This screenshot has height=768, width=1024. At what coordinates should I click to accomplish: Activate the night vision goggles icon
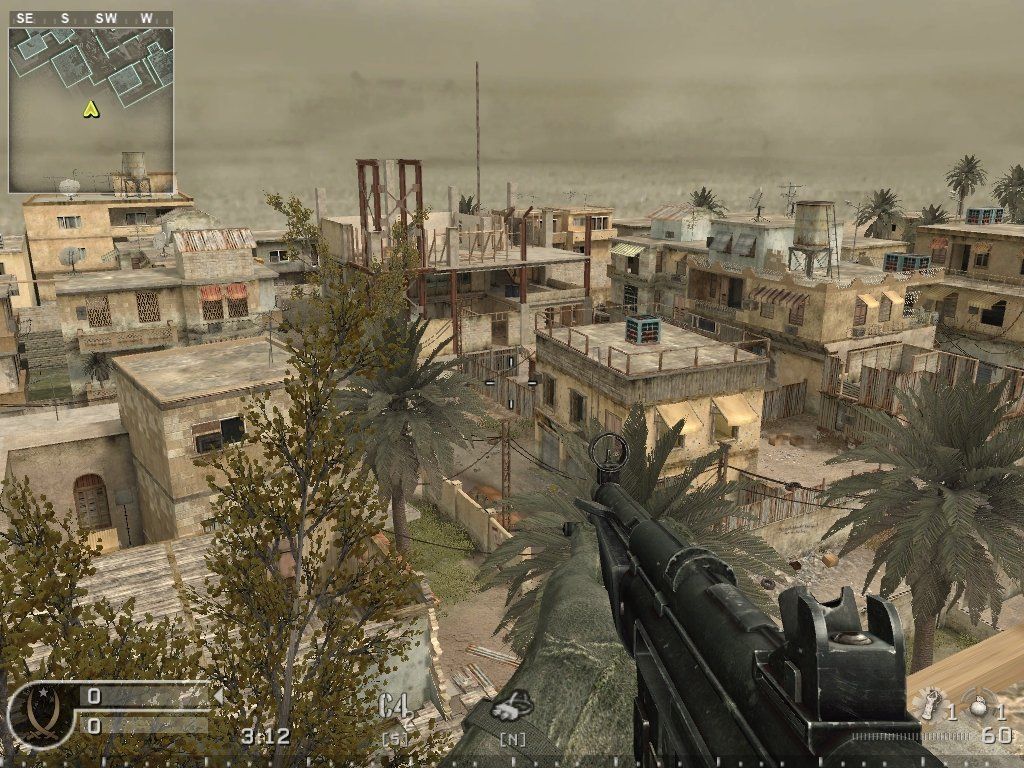pyautogui.click(x=511, y=707)
